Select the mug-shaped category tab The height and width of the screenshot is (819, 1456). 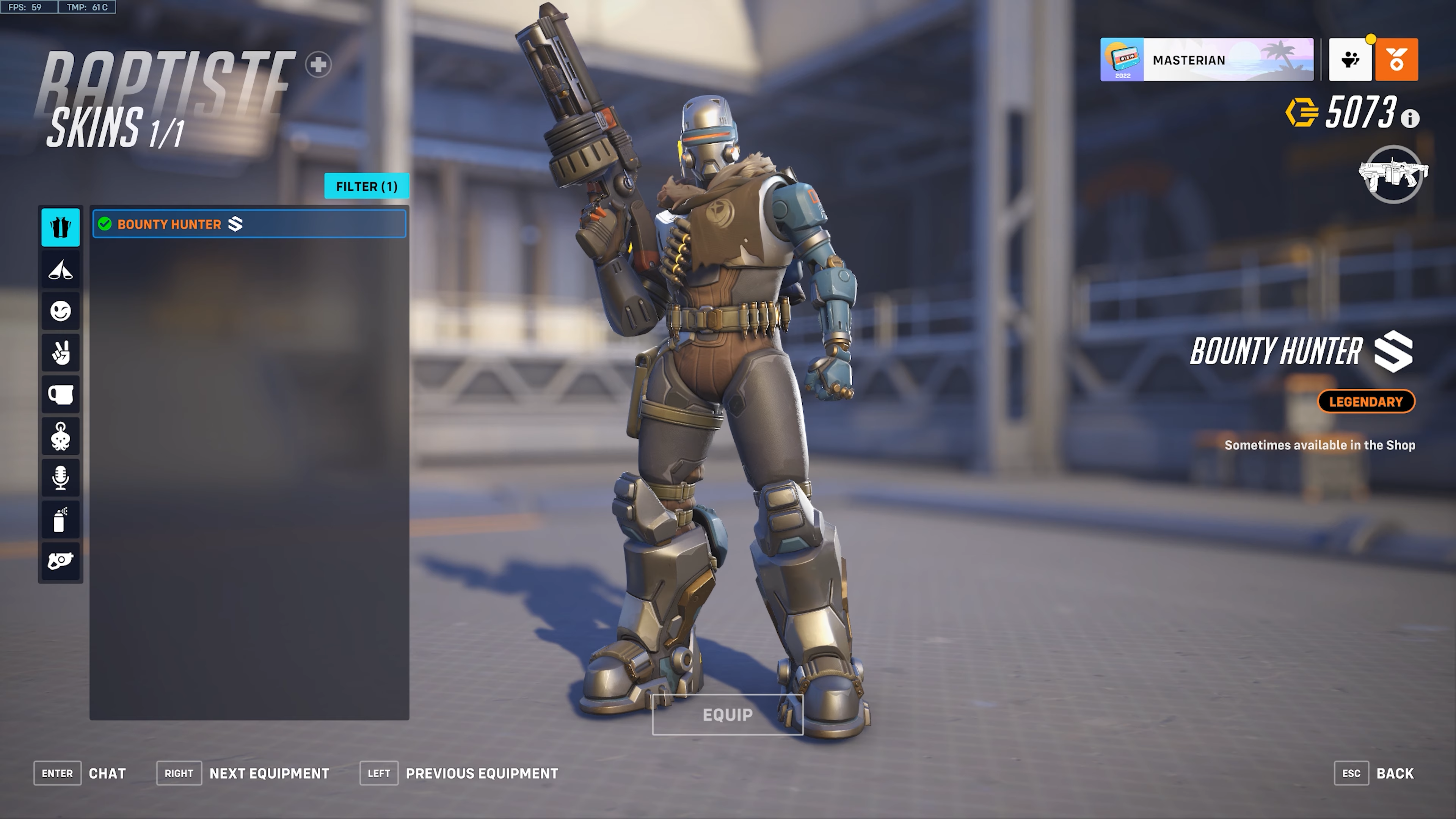click(61, 394)
